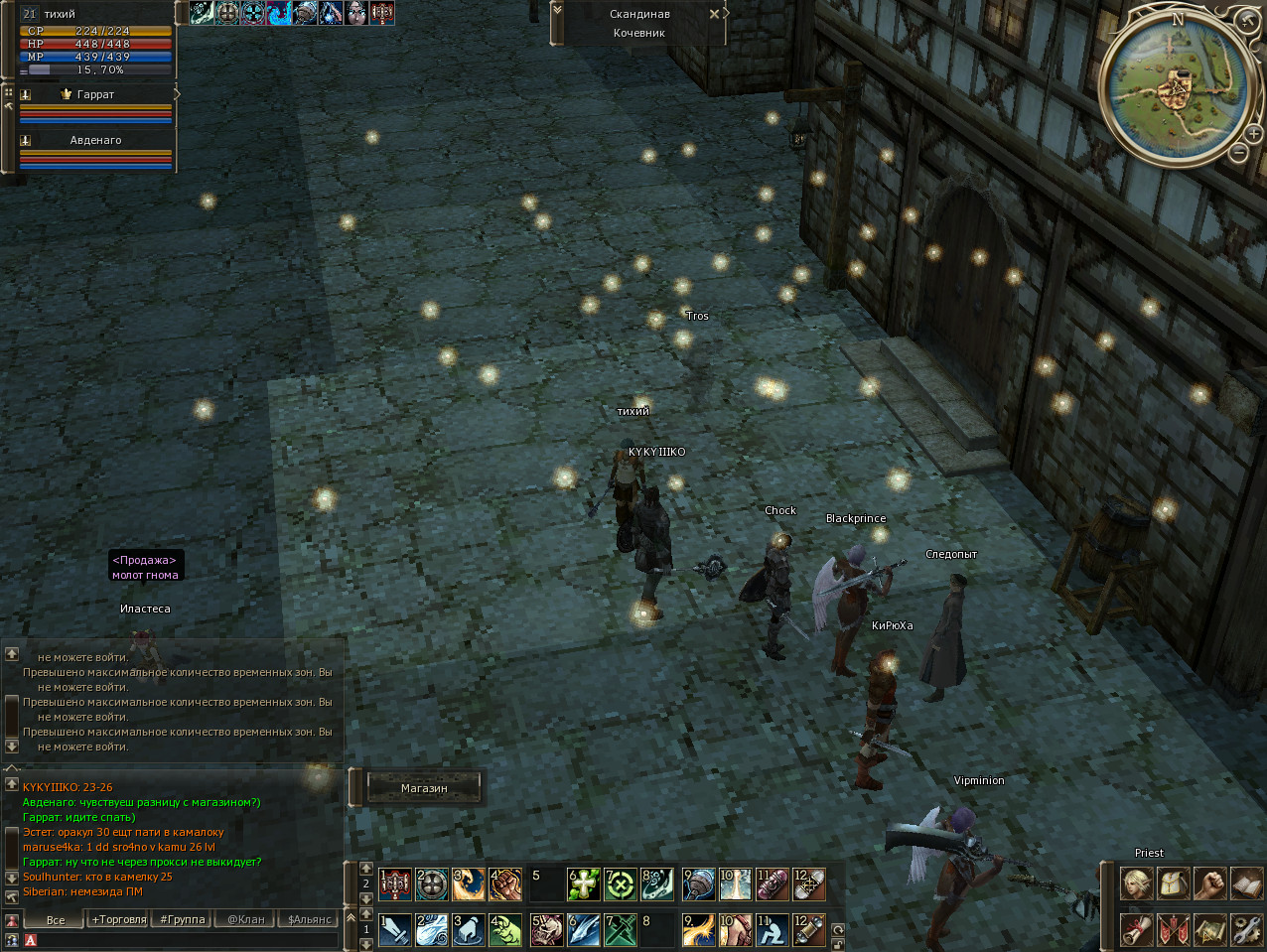The width and height of the screenshot is (1267, 952).
Task: Open the Магазин shop button
Action: (x=424, y=788)
